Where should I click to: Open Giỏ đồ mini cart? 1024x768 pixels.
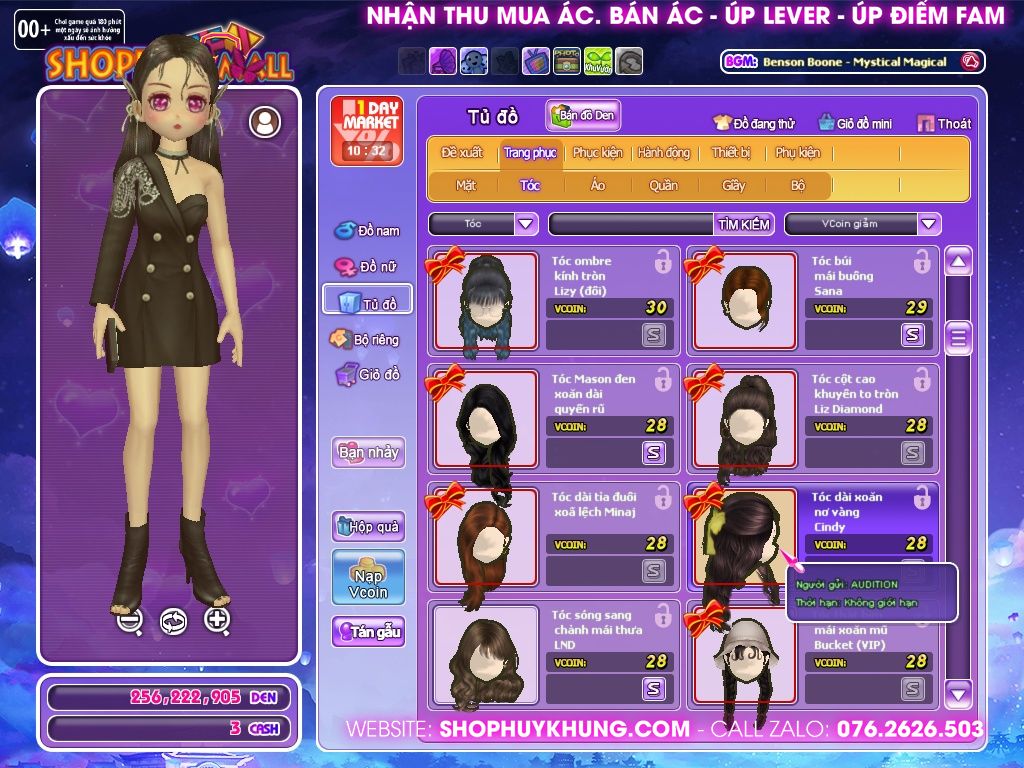855,124
